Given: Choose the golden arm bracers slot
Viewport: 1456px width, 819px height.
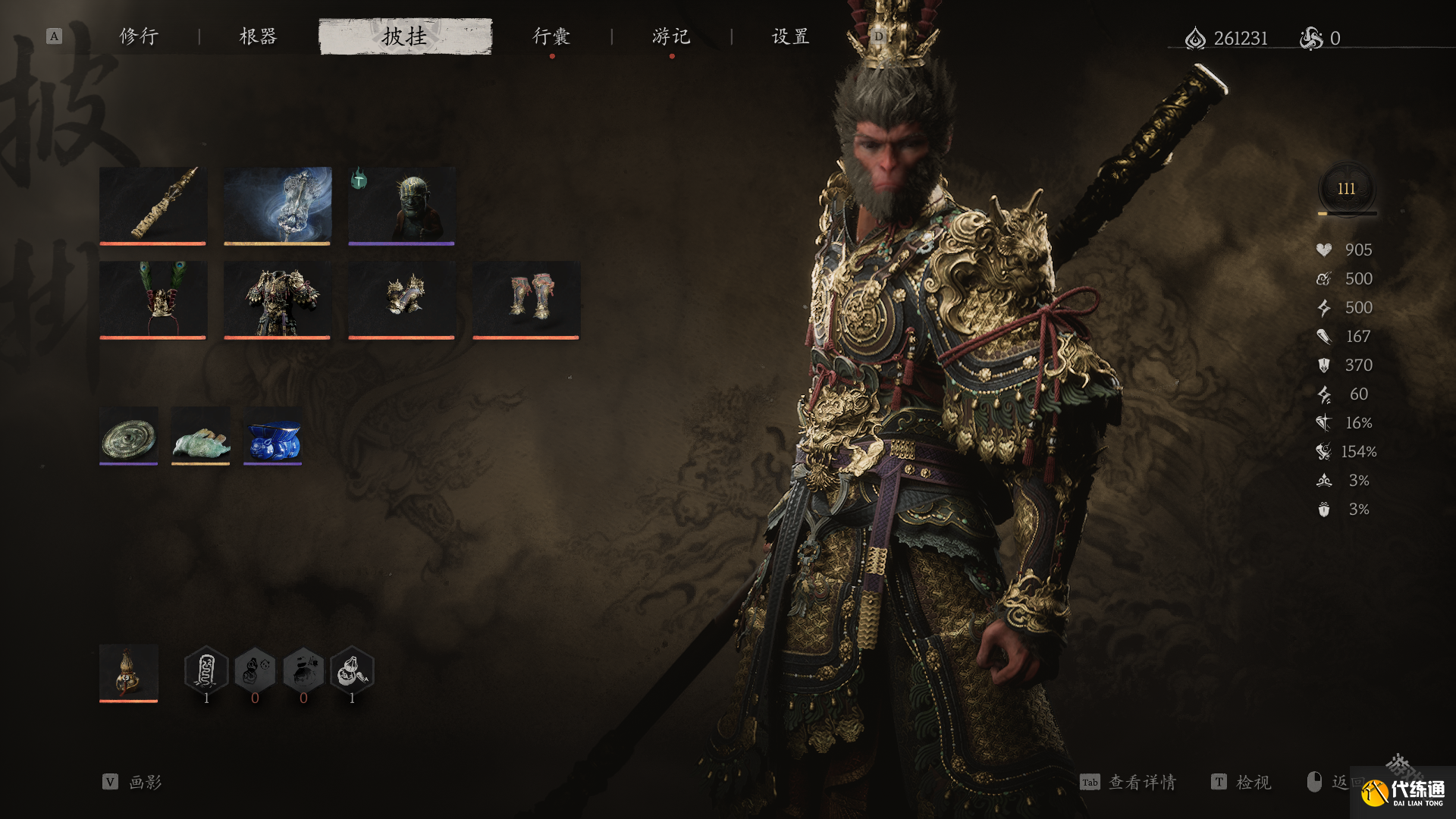Looking at the screenshot, I should (401, 299).
